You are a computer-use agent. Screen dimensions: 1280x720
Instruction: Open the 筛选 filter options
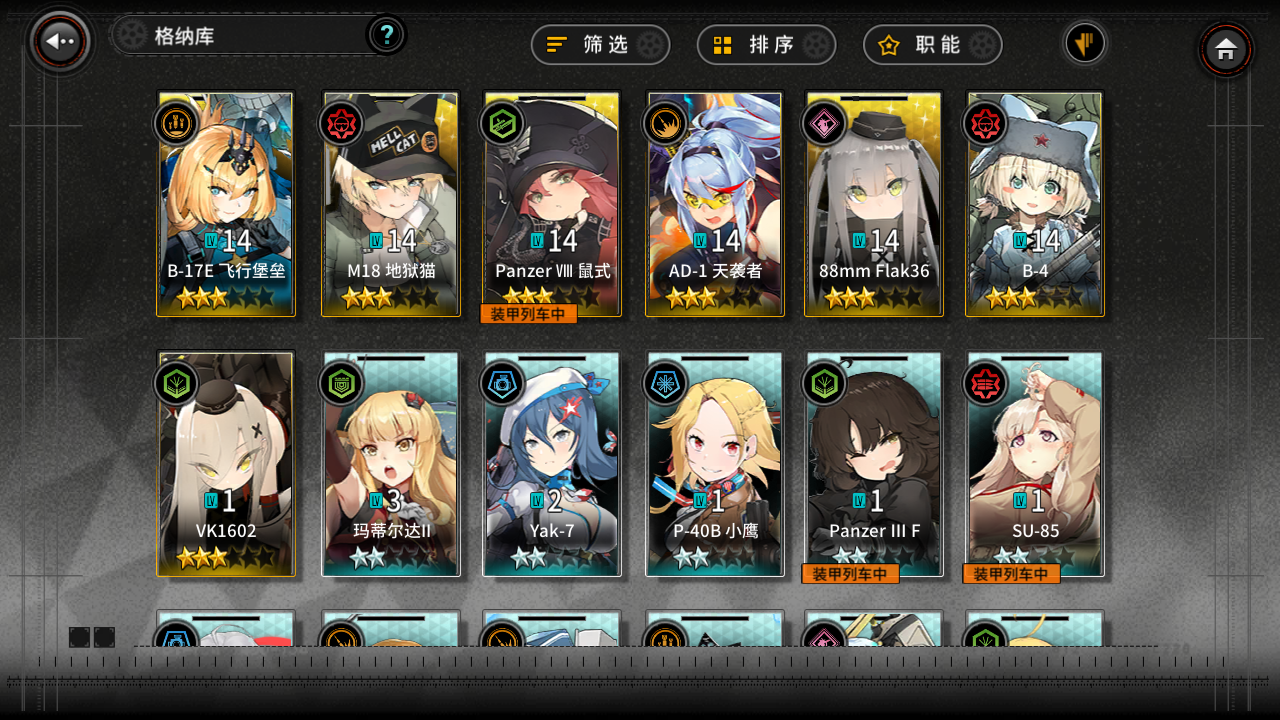coord(600,44)
